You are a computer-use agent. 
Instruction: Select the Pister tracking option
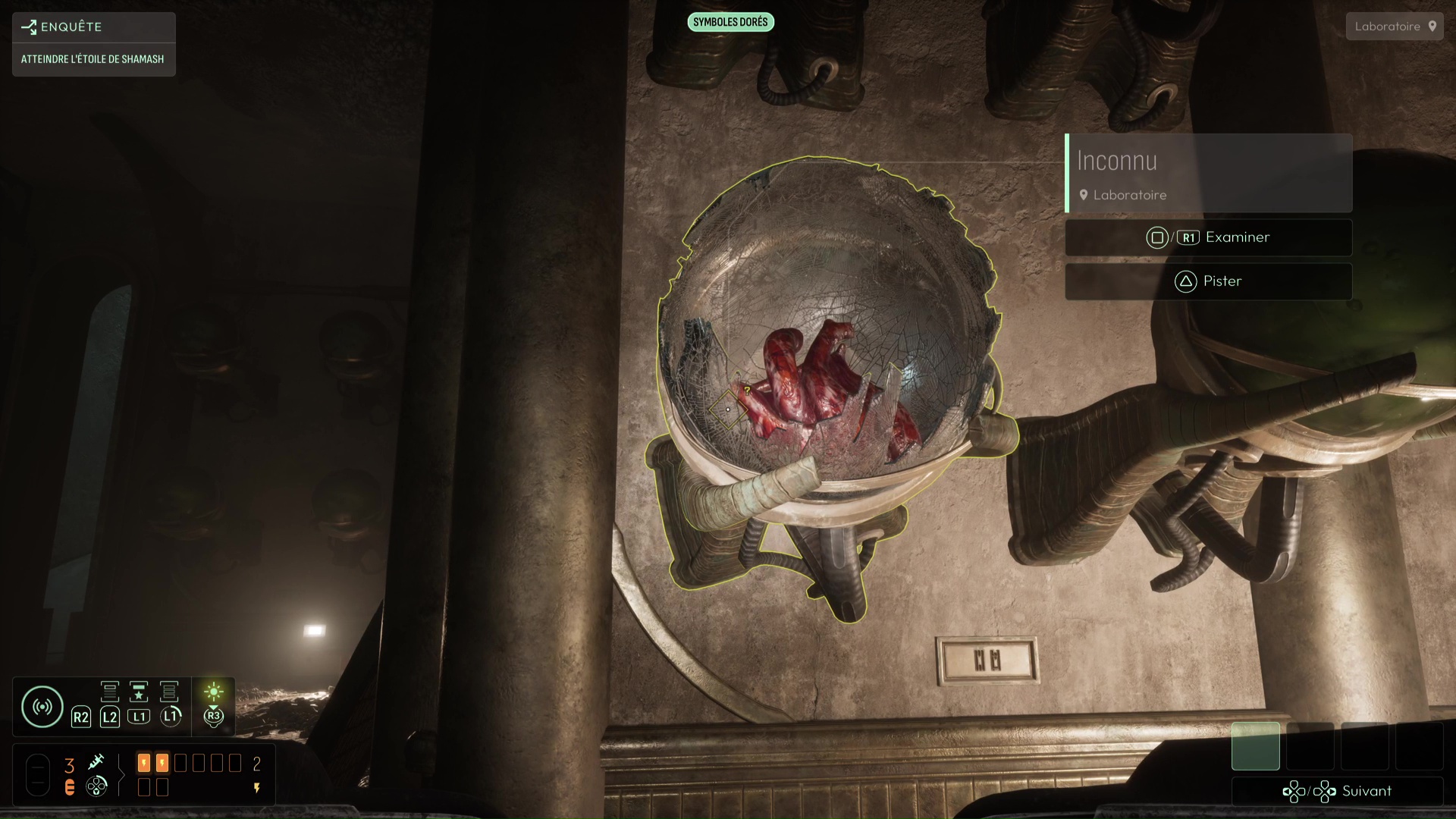[x=1208, y=281]
